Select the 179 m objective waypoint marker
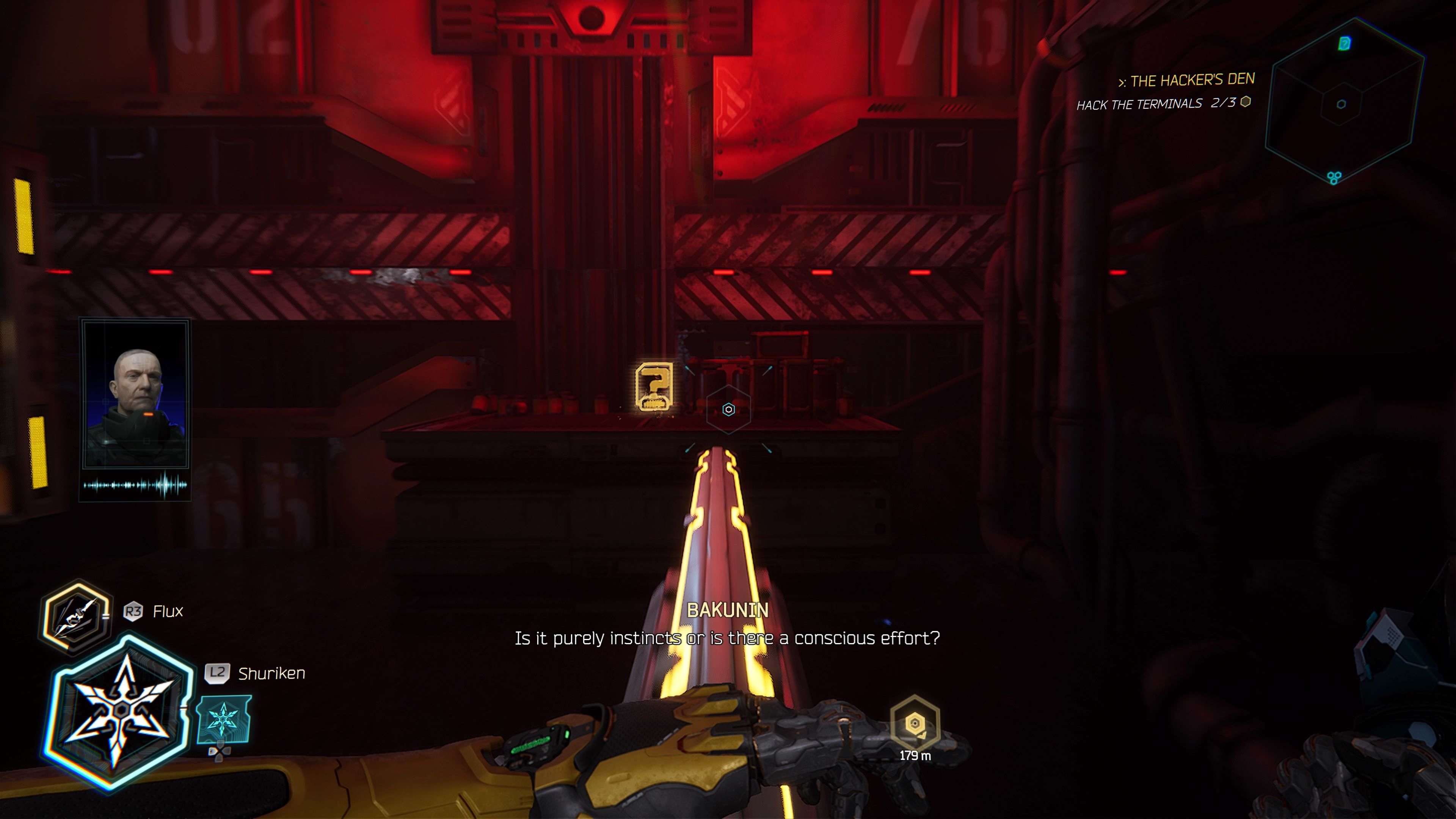This screenshot has width=1456, height=819. click(x=915, y=723)
